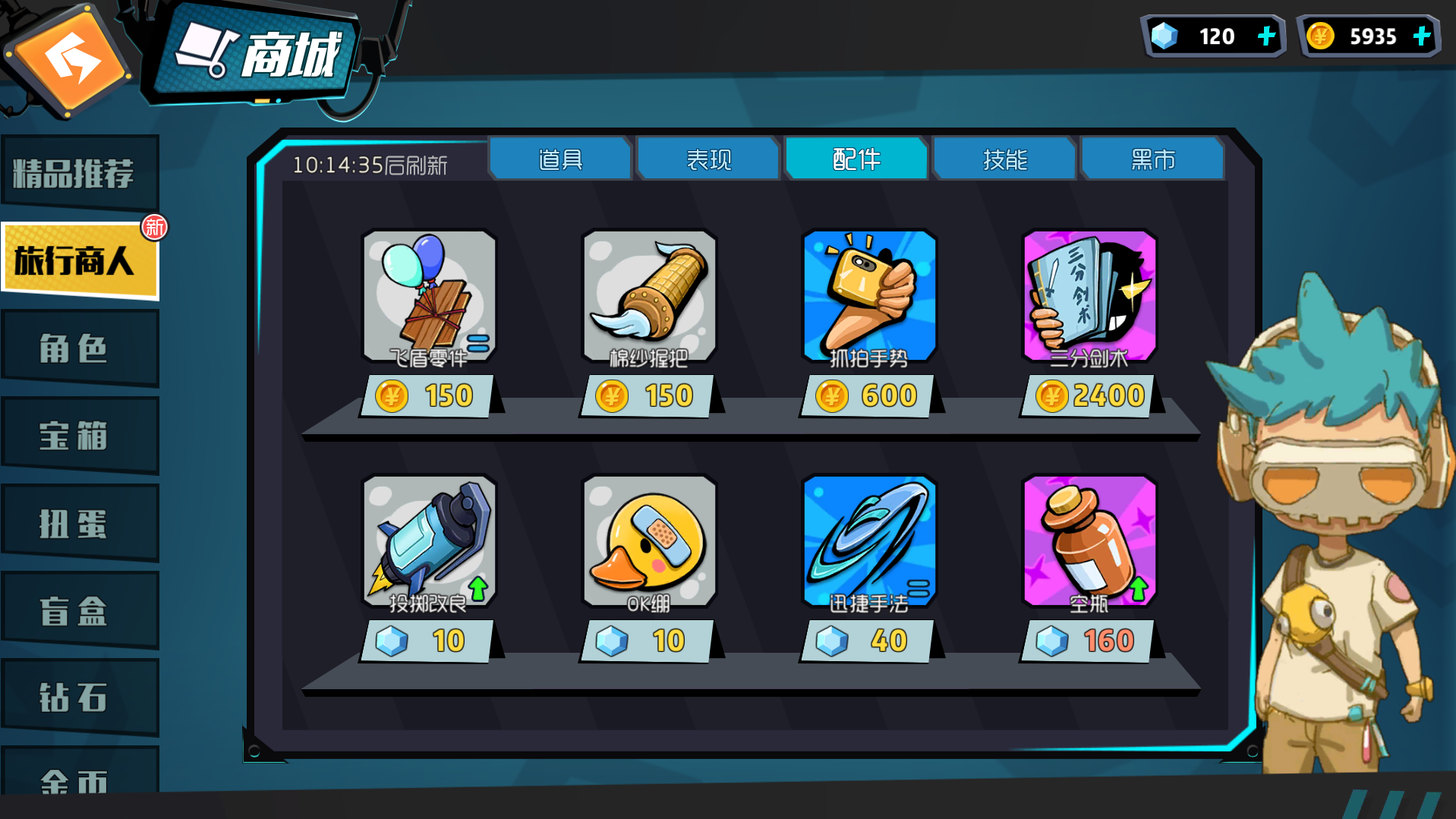Click the plus next to diamond balance
Viewport: 1456px width, 819px height.
(x=1265, y=35)
